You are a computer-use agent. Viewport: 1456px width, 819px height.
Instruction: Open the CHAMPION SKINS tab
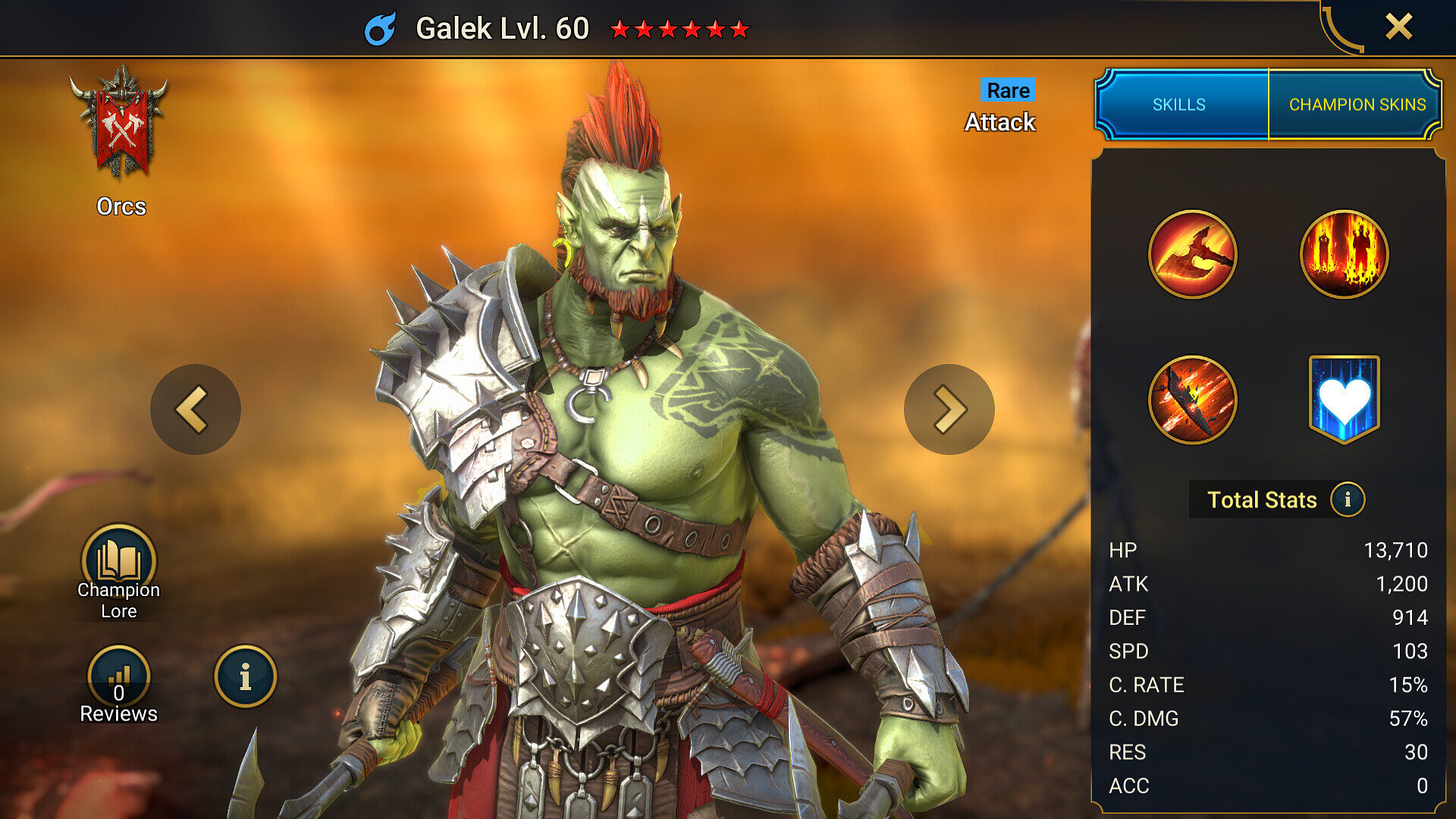tap(1357, 105)
